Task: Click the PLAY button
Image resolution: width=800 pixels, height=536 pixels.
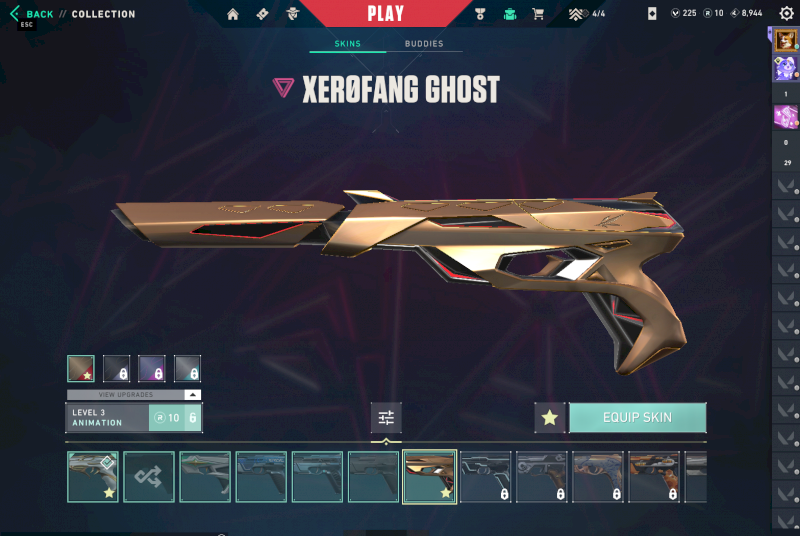Action: [386, 14]
